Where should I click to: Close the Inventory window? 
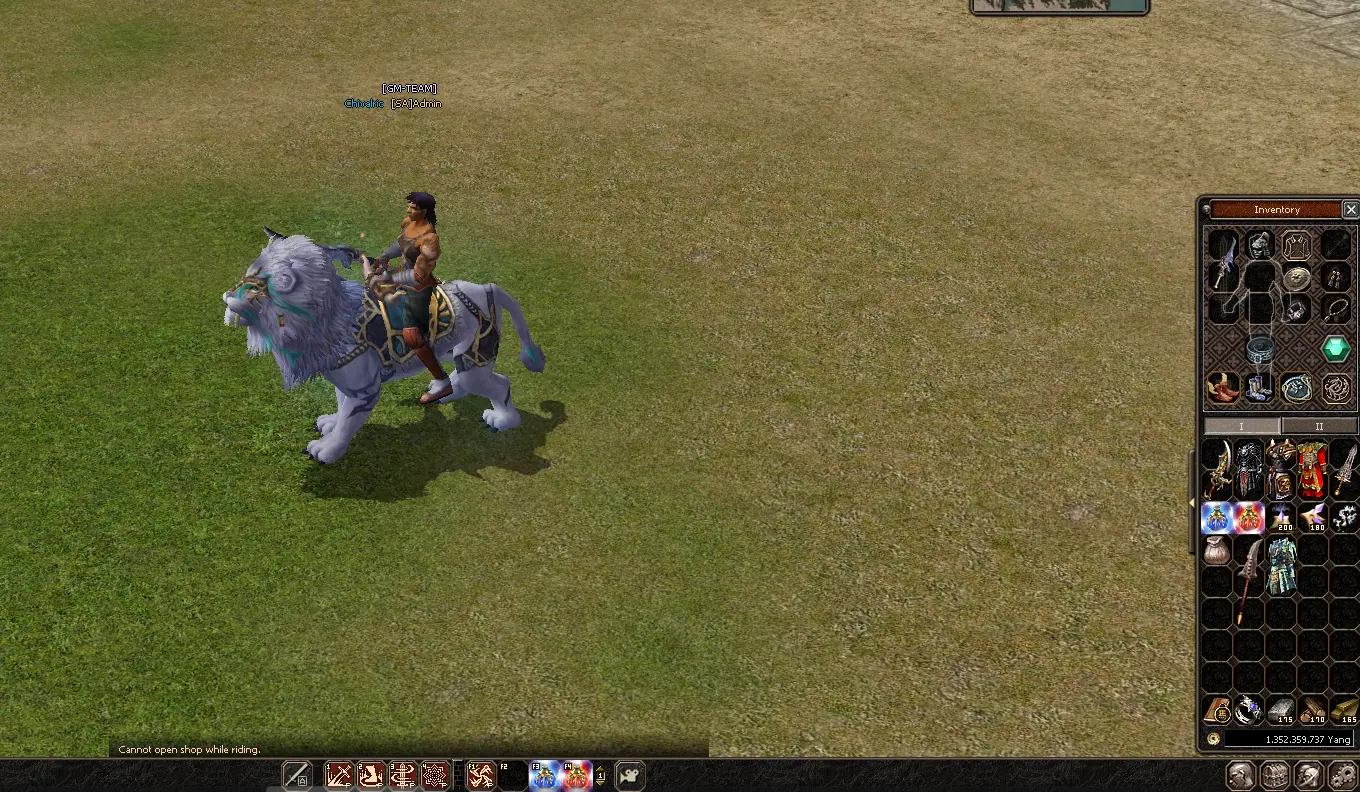[1350, 209]
